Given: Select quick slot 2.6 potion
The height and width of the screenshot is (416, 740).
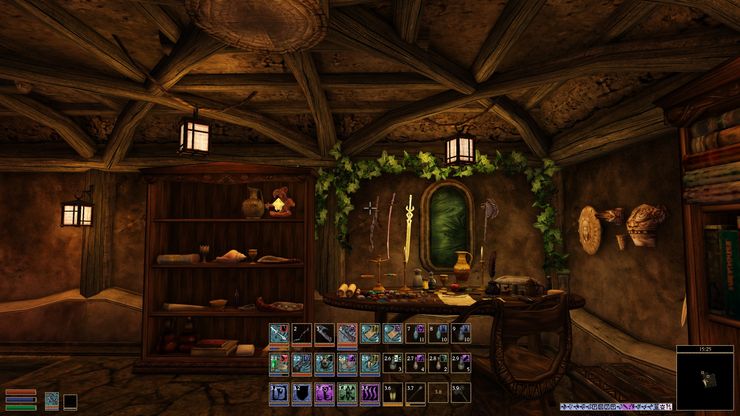Looking at the screenshot, I should (x=393, y=363).
